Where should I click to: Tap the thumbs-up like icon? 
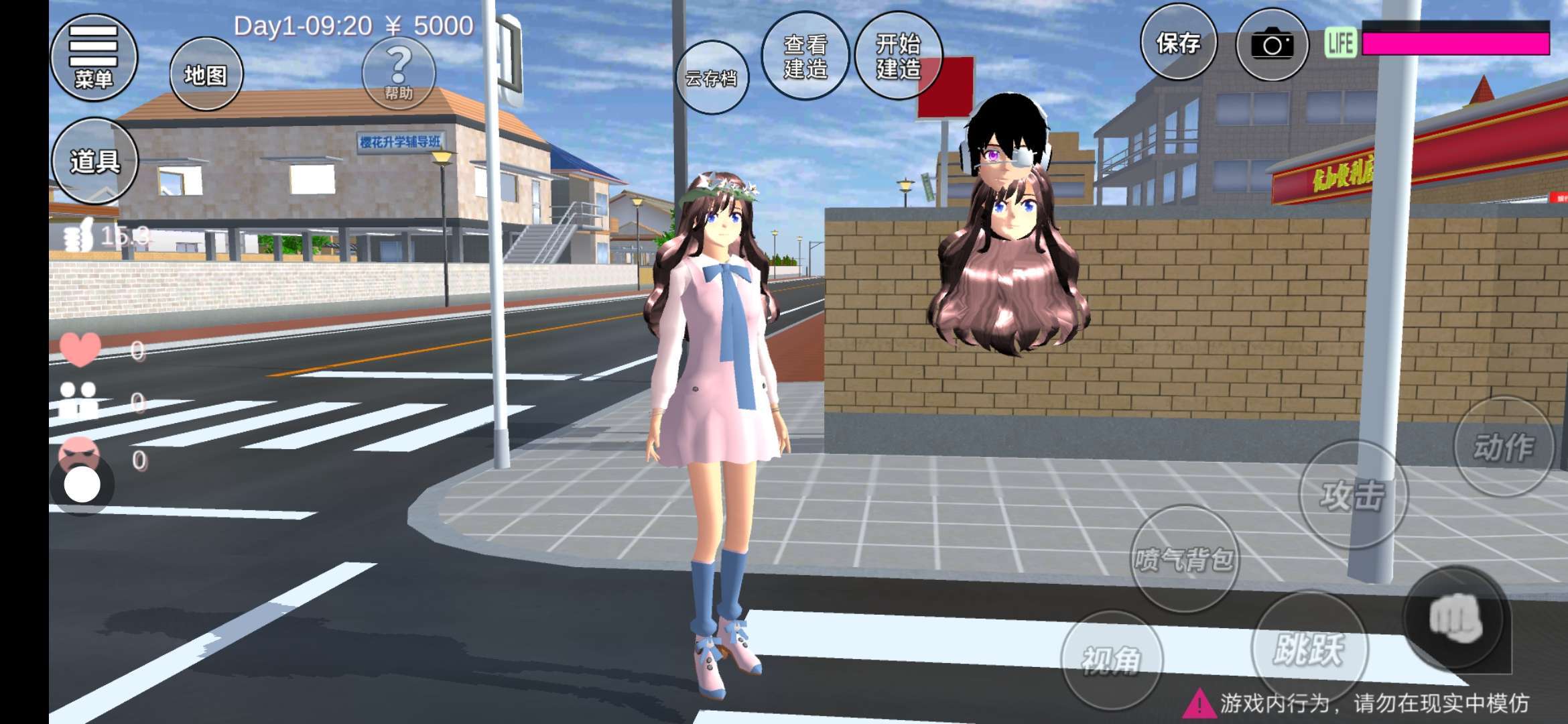coord(77,237)
